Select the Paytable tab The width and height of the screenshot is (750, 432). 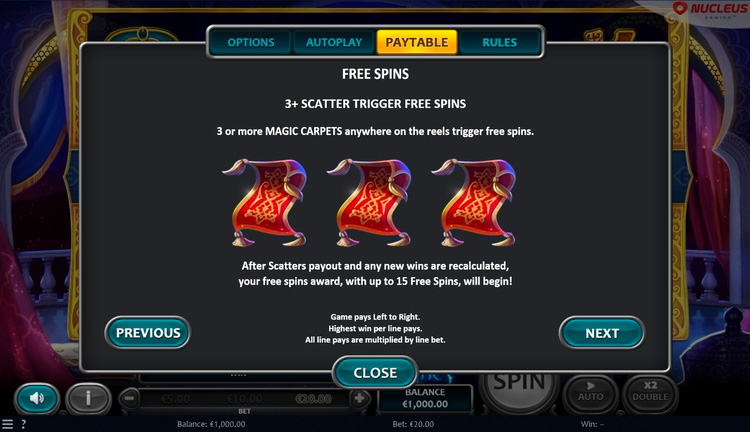pos(416,42)
